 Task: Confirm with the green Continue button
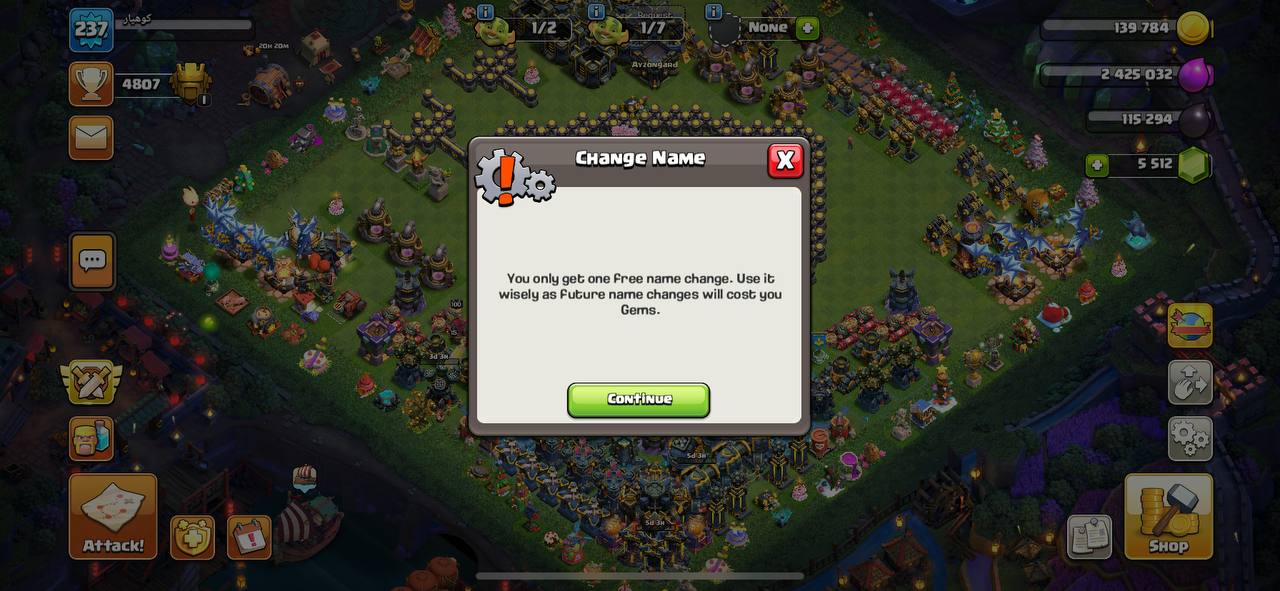(x=638, y=399)
